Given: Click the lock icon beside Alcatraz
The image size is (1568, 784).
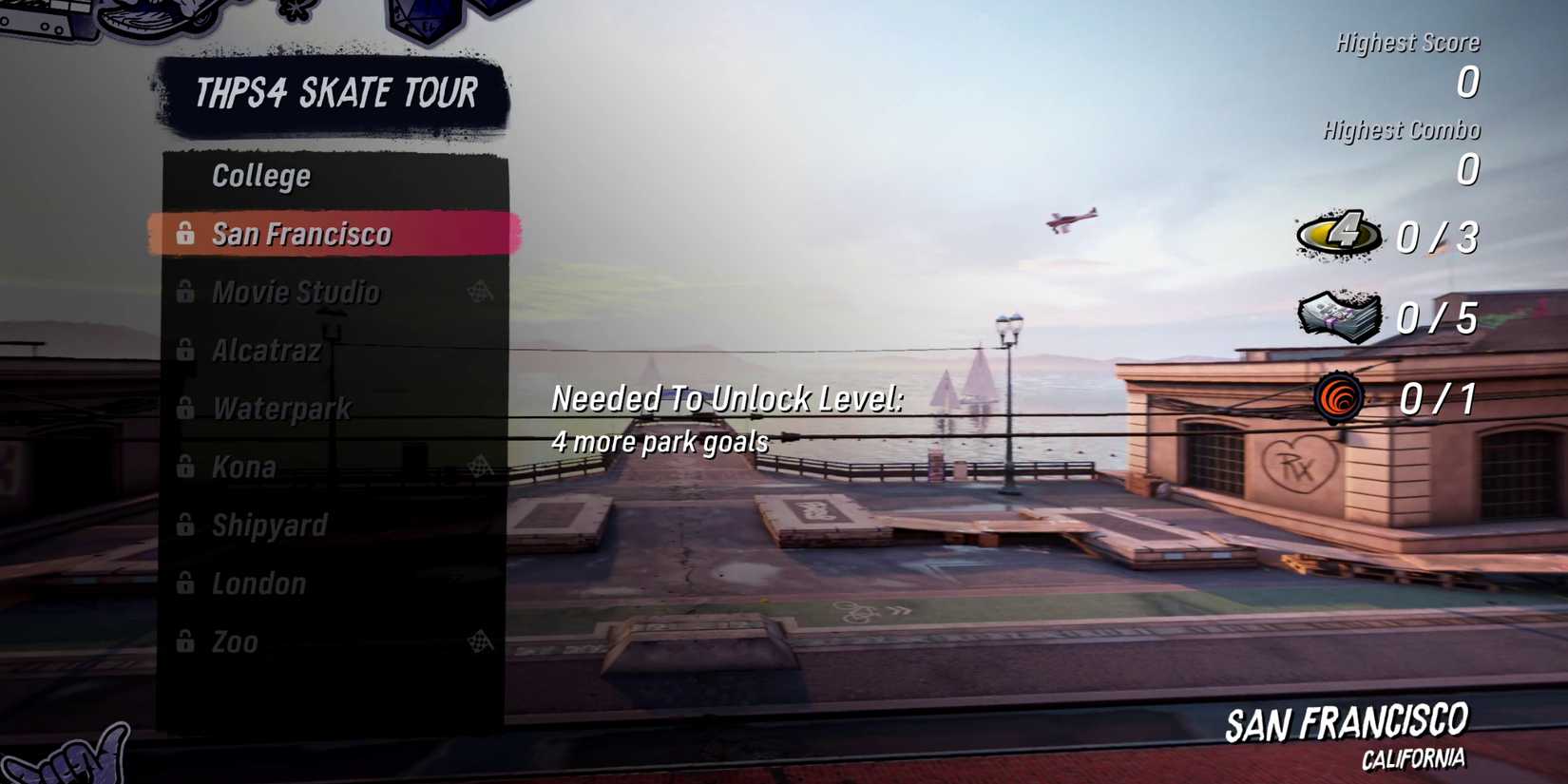Looking at the screenshot, I should (186, 351).
